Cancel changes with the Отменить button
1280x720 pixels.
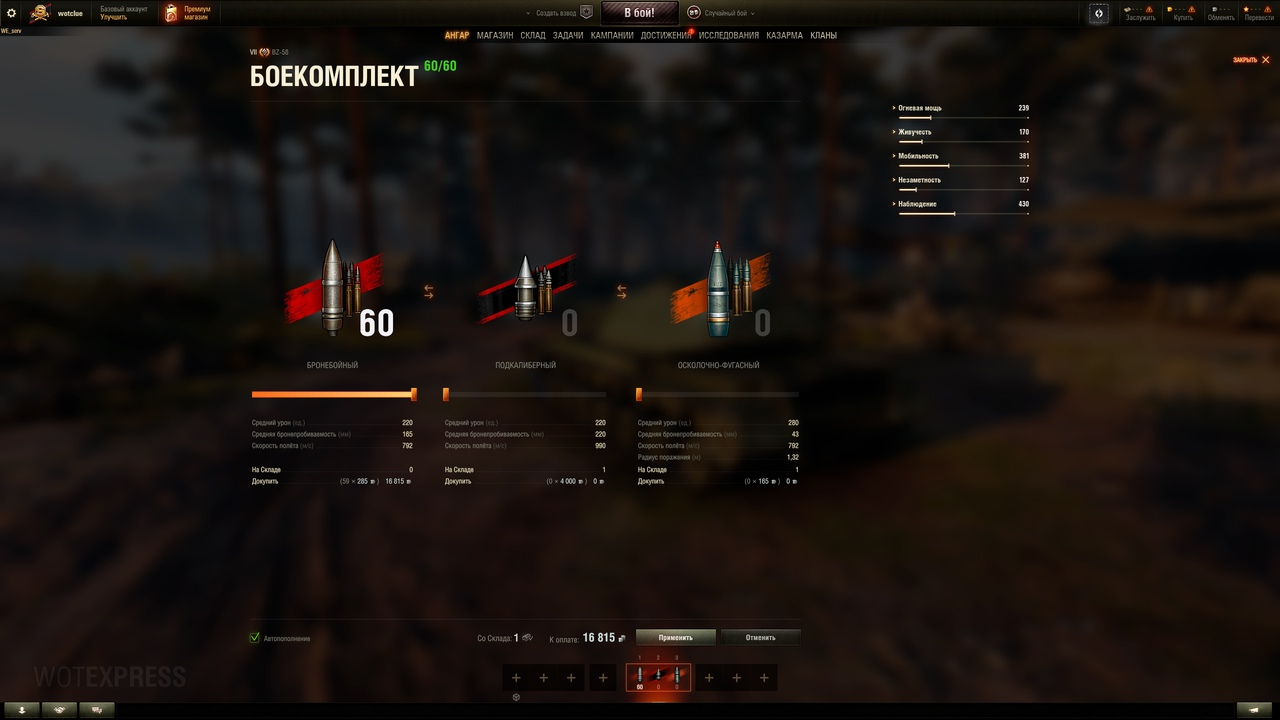coord(760,637)
